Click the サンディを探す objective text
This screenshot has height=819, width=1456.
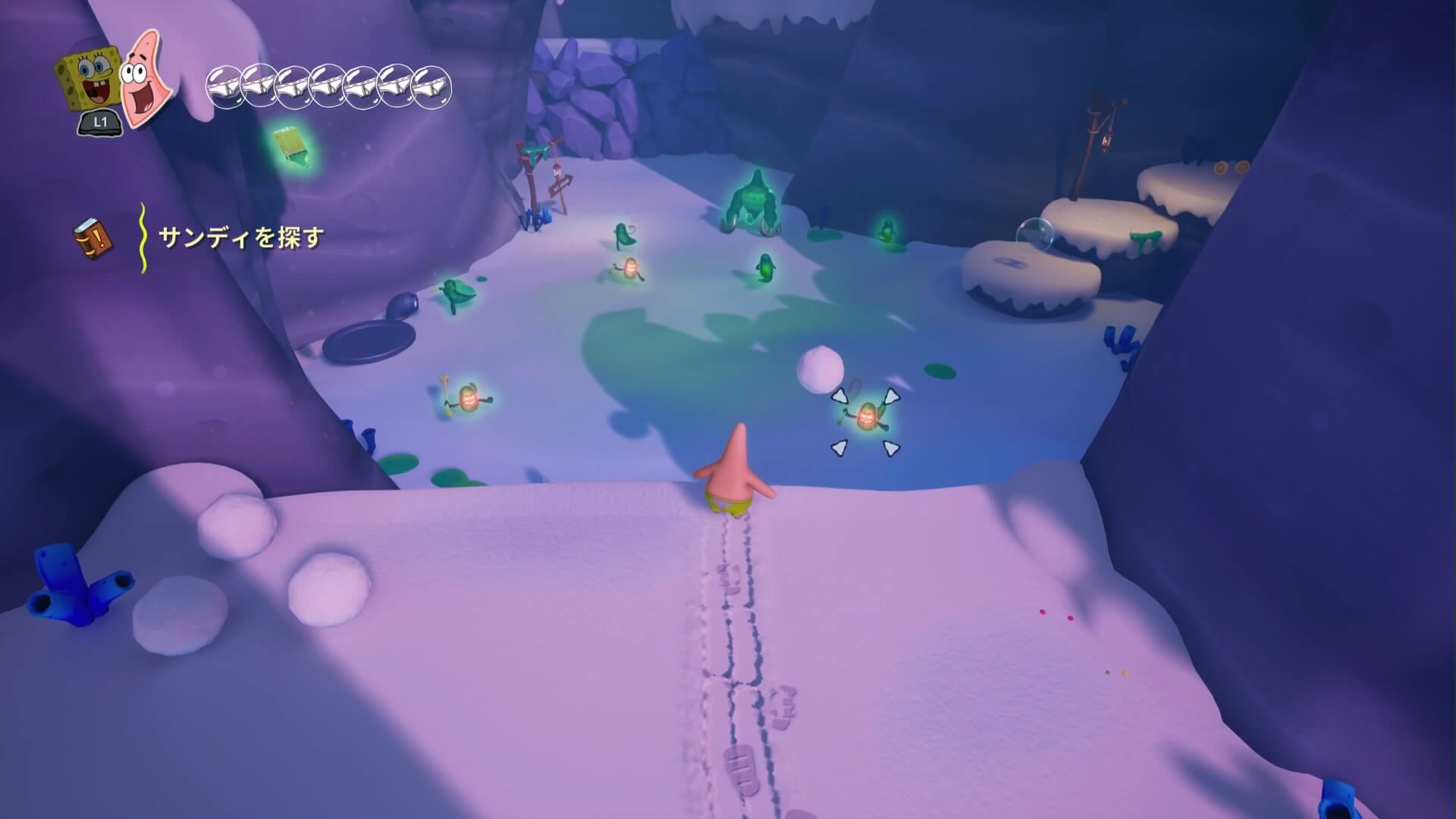click(x=240, y=238)
